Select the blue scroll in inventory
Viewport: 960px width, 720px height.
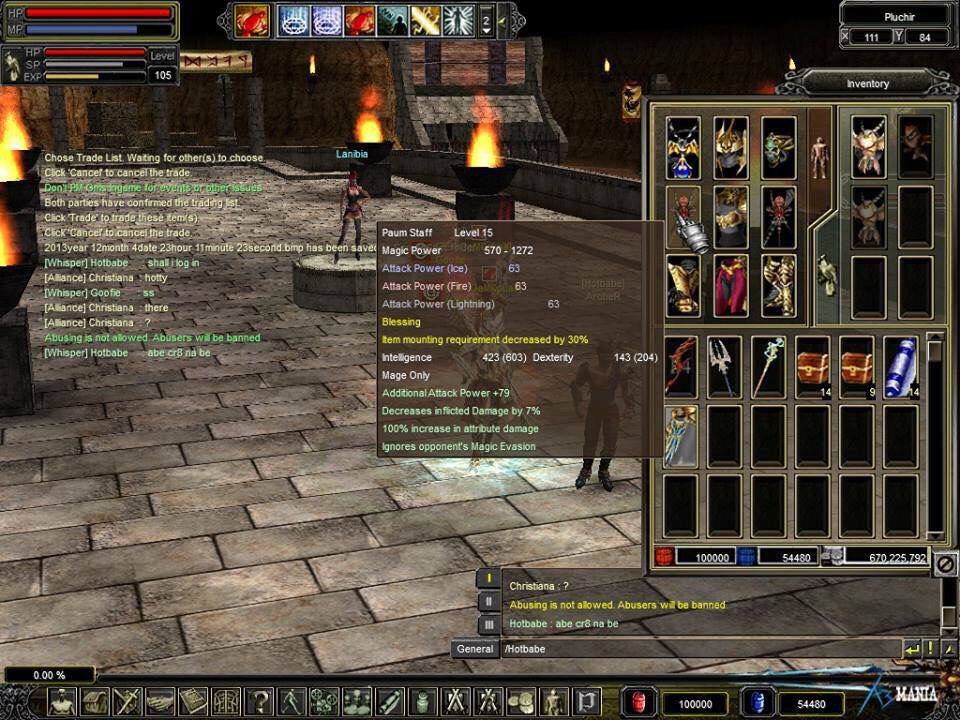click(901, 365)
